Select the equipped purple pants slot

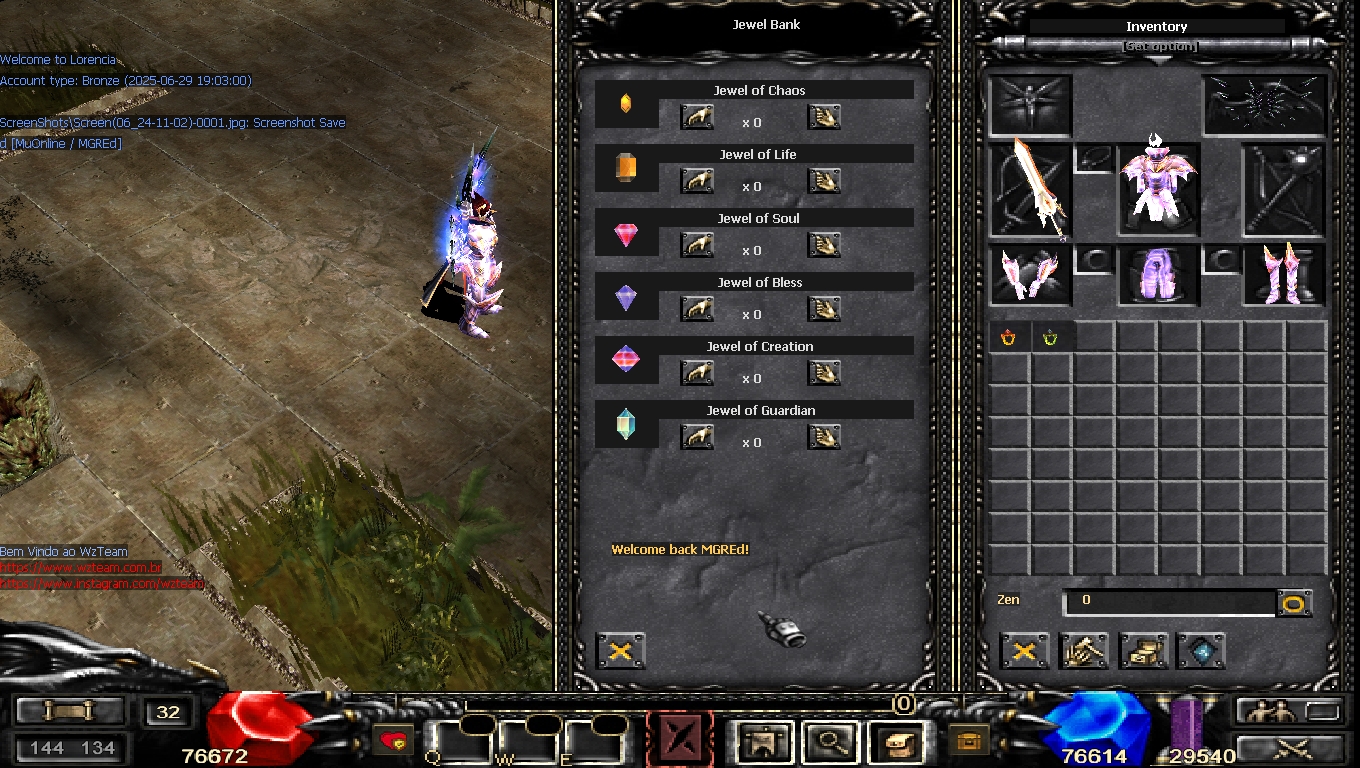pyautogui.click(x=1157, y=274)
